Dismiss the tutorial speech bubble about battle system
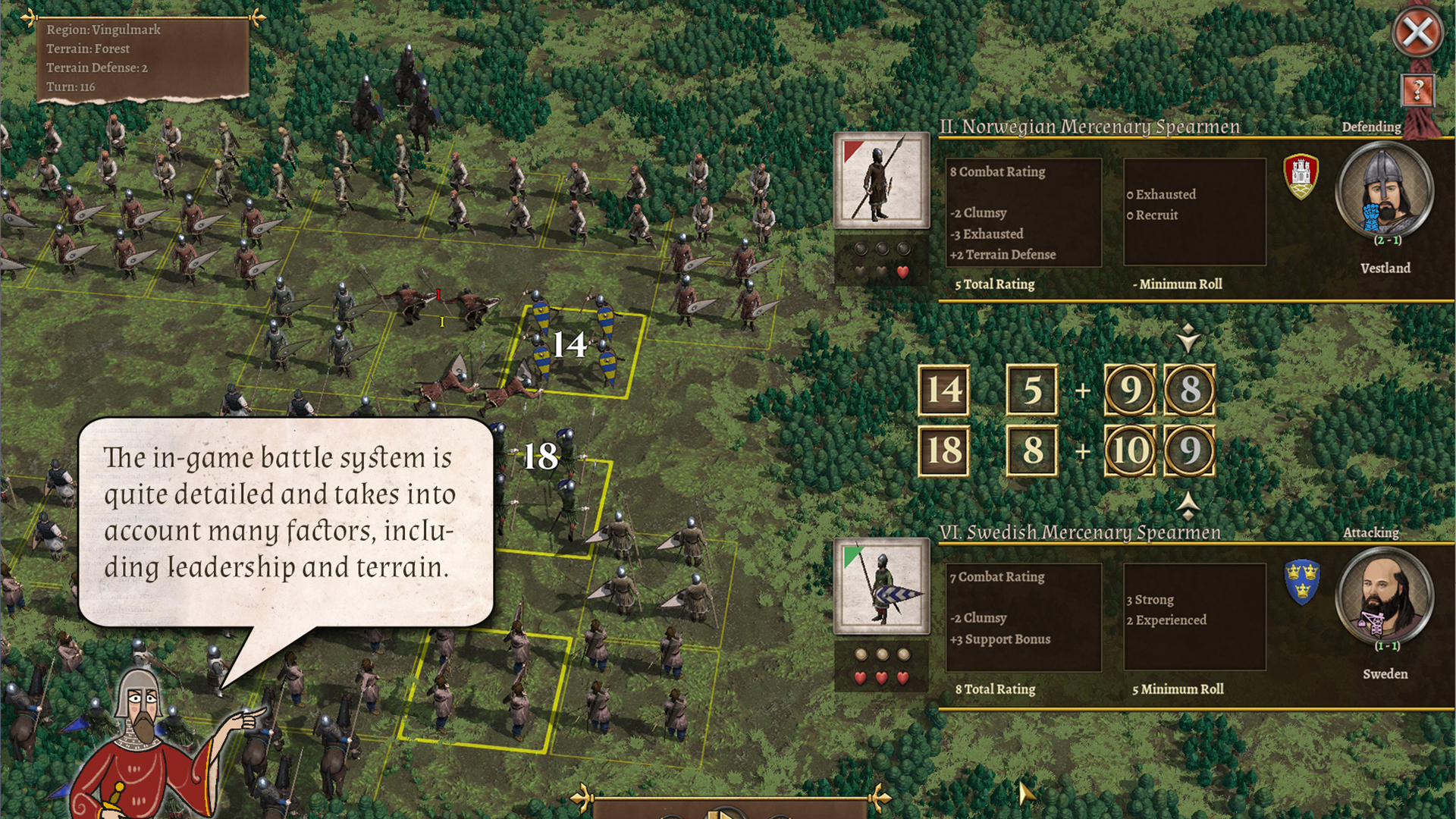Image resolution: width=1456 pixels, height=819 pixels. (x=285, y=522)
